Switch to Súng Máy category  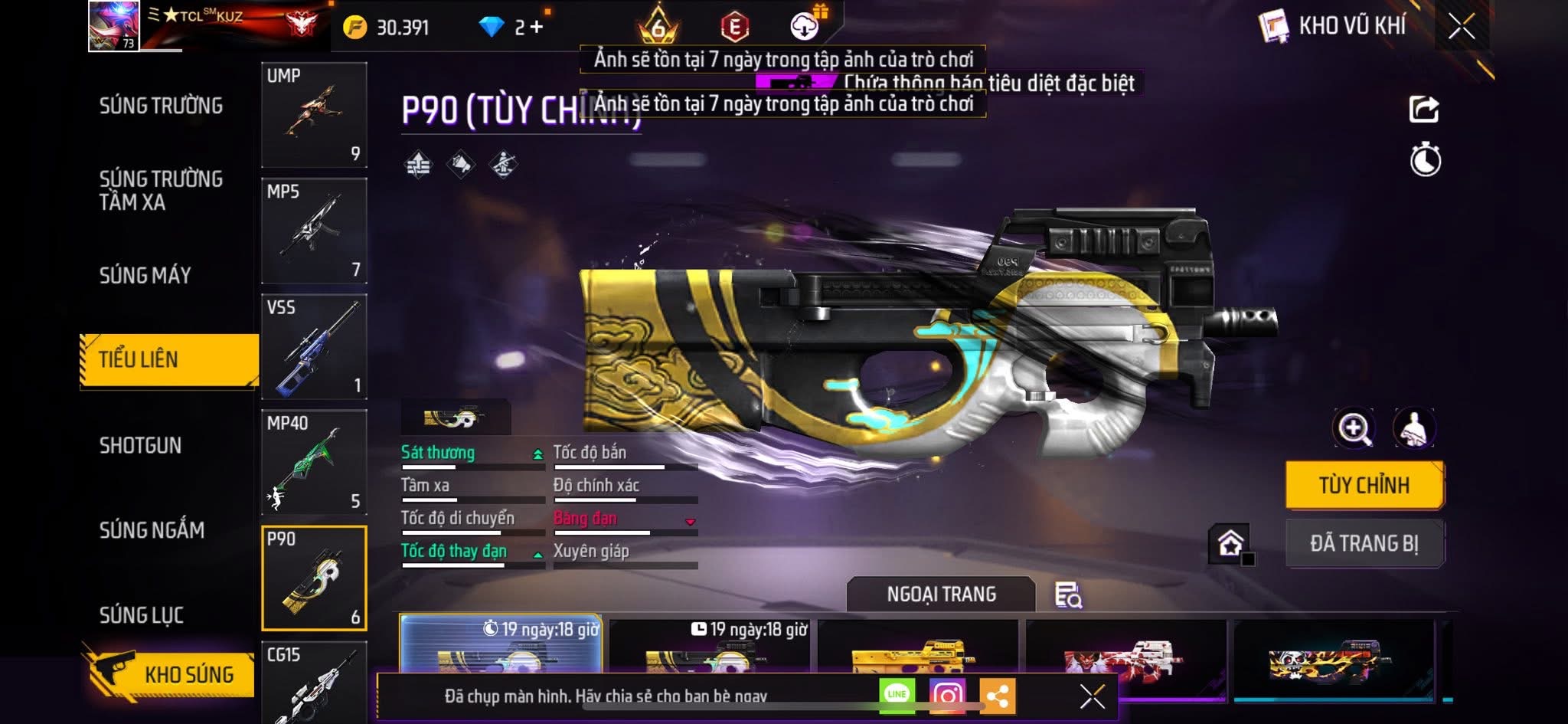pos(145,275)
